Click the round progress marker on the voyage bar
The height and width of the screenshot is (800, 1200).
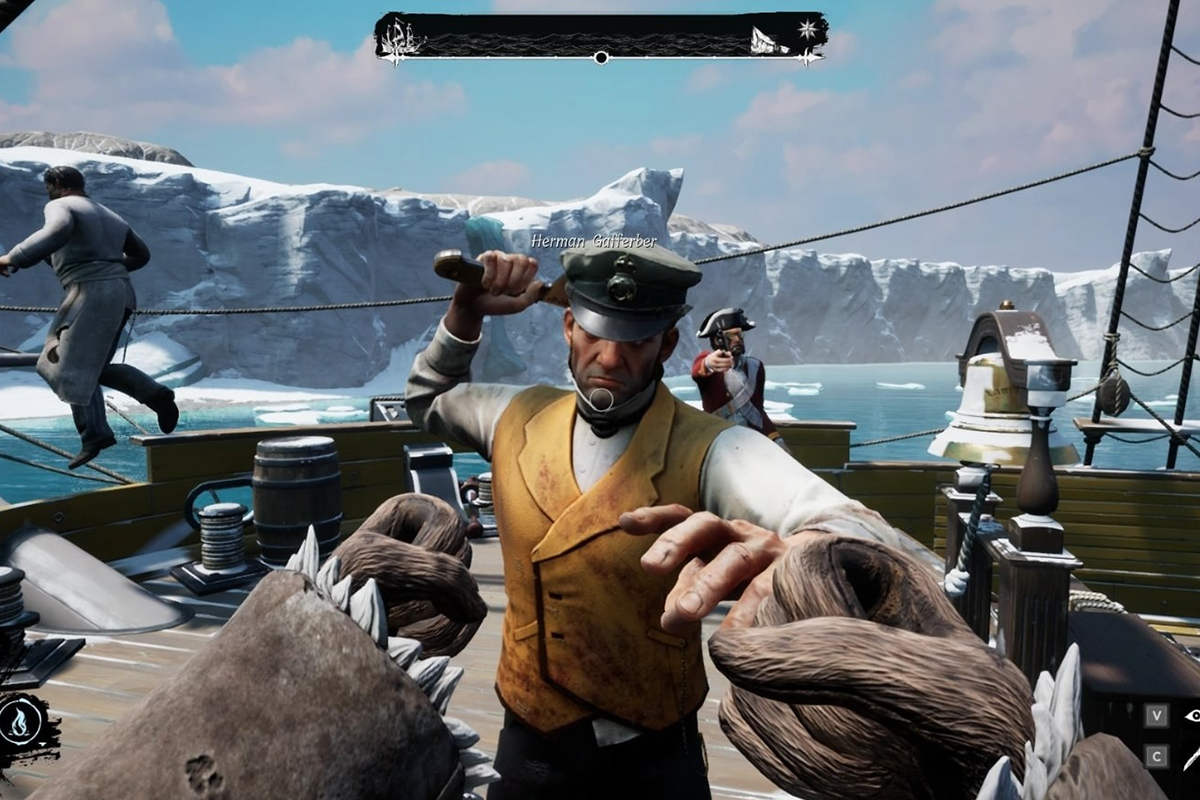pyautogui.click(x=601, y=58)
